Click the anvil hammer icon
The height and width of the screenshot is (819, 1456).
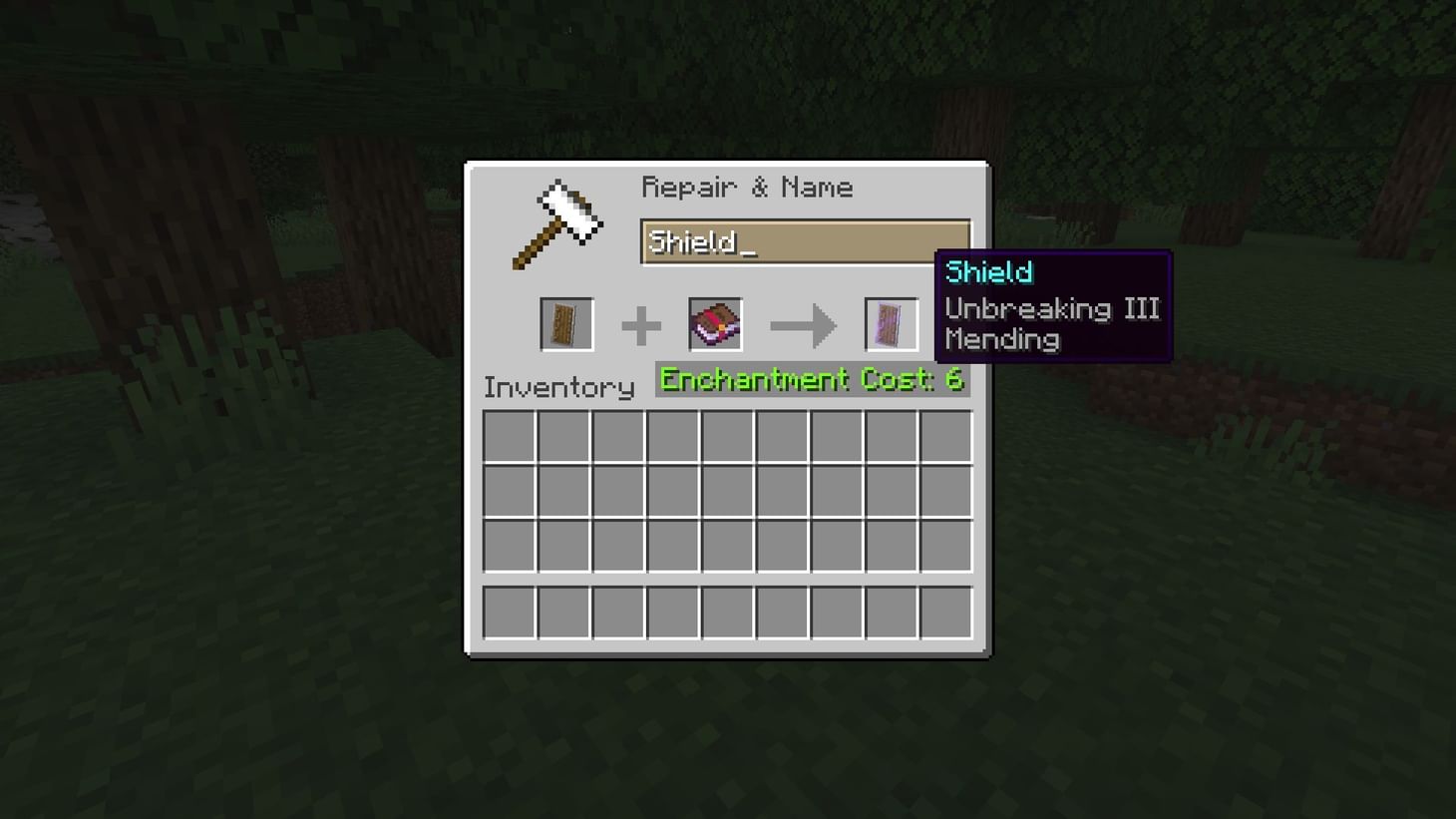click(558, 221)
